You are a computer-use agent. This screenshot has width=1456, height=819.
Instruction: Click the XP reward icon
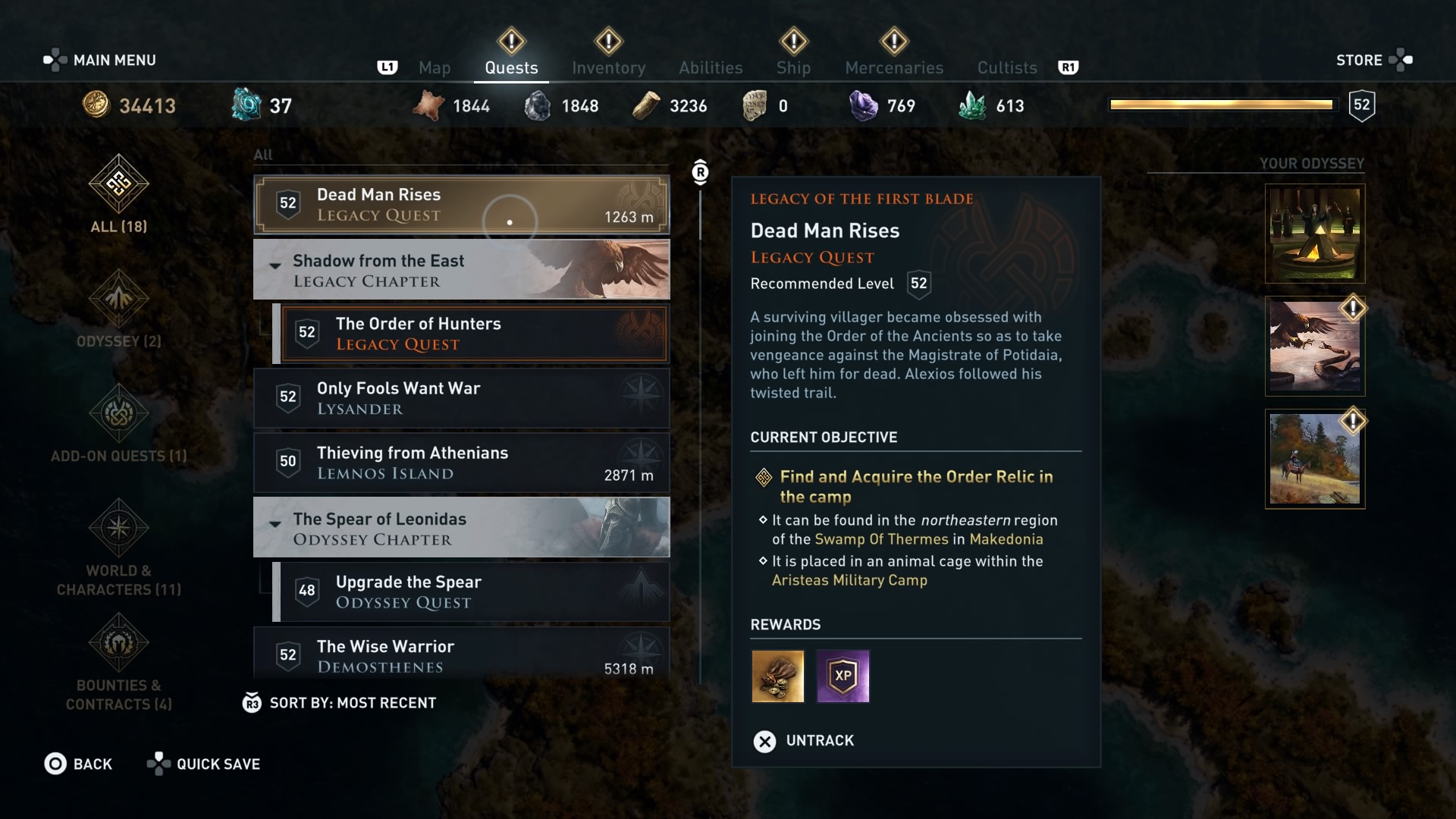coord(843,676)
